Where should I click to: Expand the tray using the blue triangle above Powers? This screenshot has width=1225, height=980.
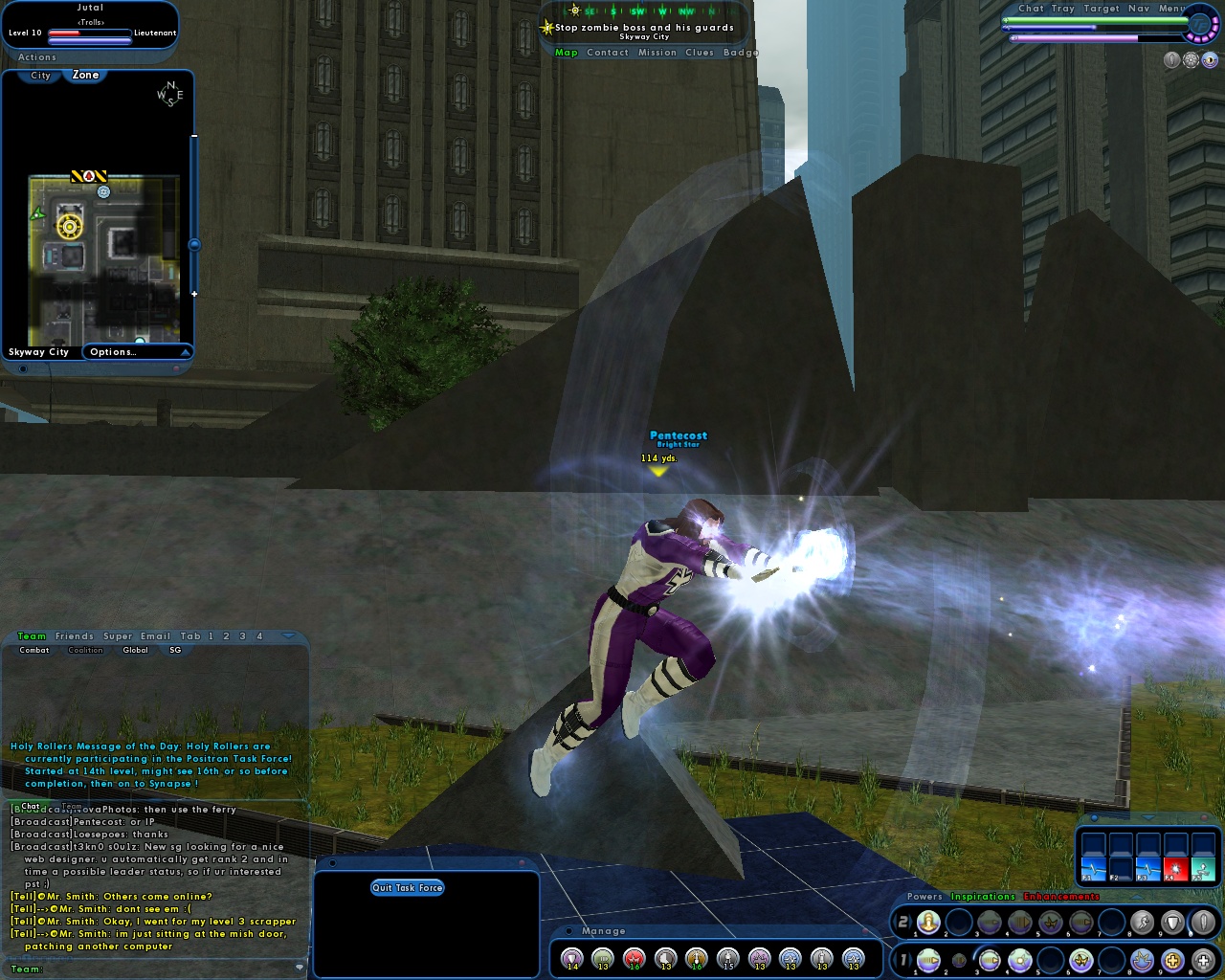click(x=1135, y=898)
